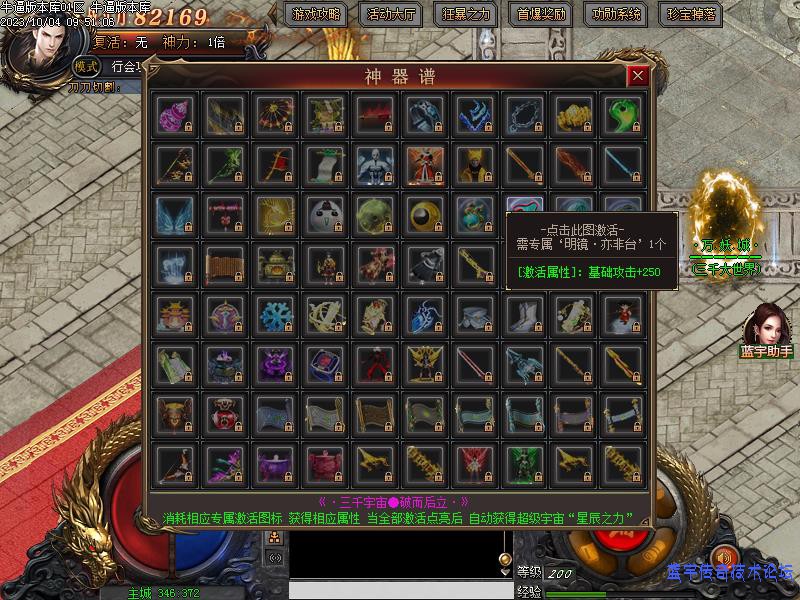
Task: Select the blue angel wings artifact slot
Action: [x=174, y=214]
